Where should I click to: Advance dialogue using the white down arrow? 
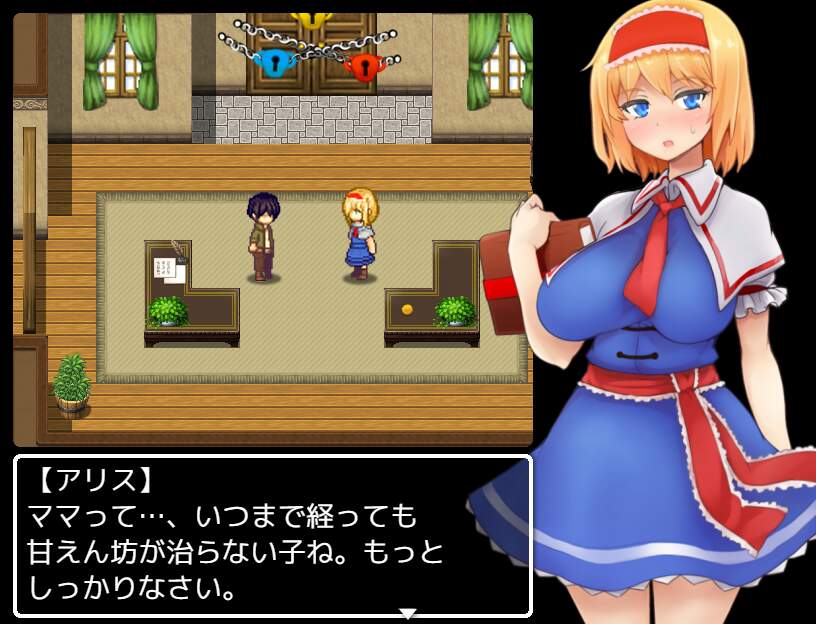(407, 612)
